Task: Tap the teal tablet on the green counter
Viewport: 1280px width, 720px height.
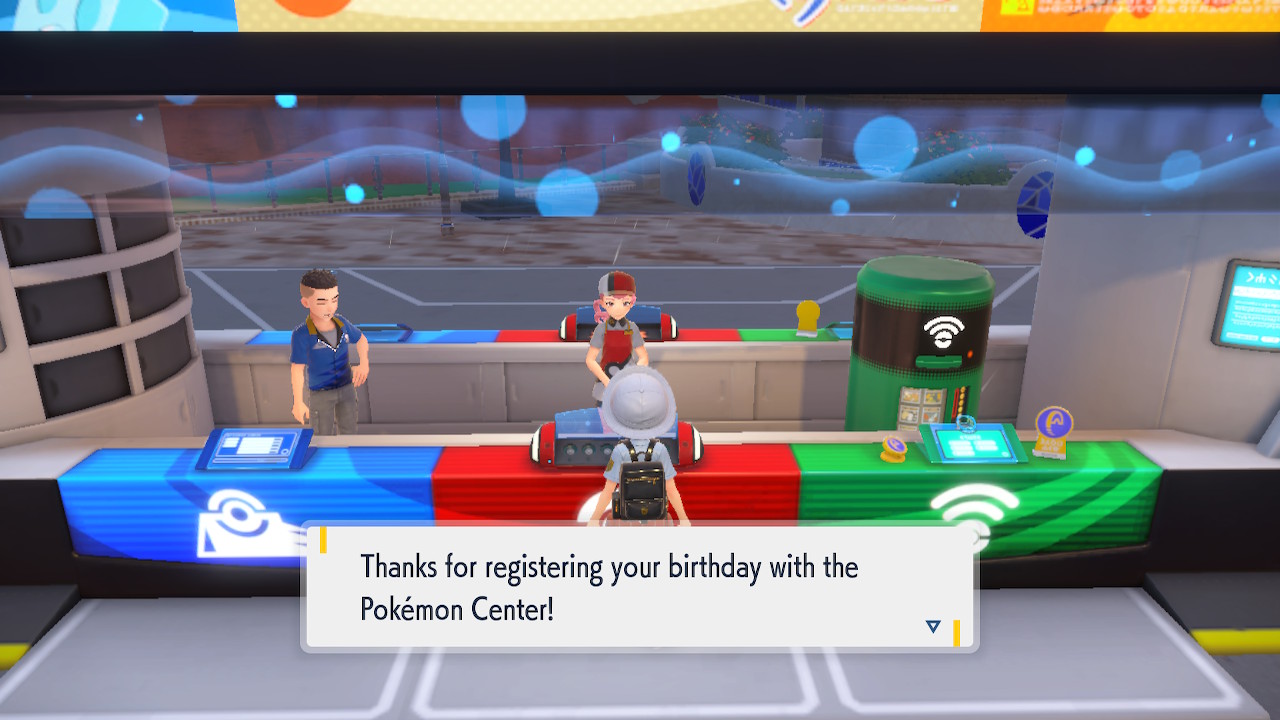Action: click(973, 443)
